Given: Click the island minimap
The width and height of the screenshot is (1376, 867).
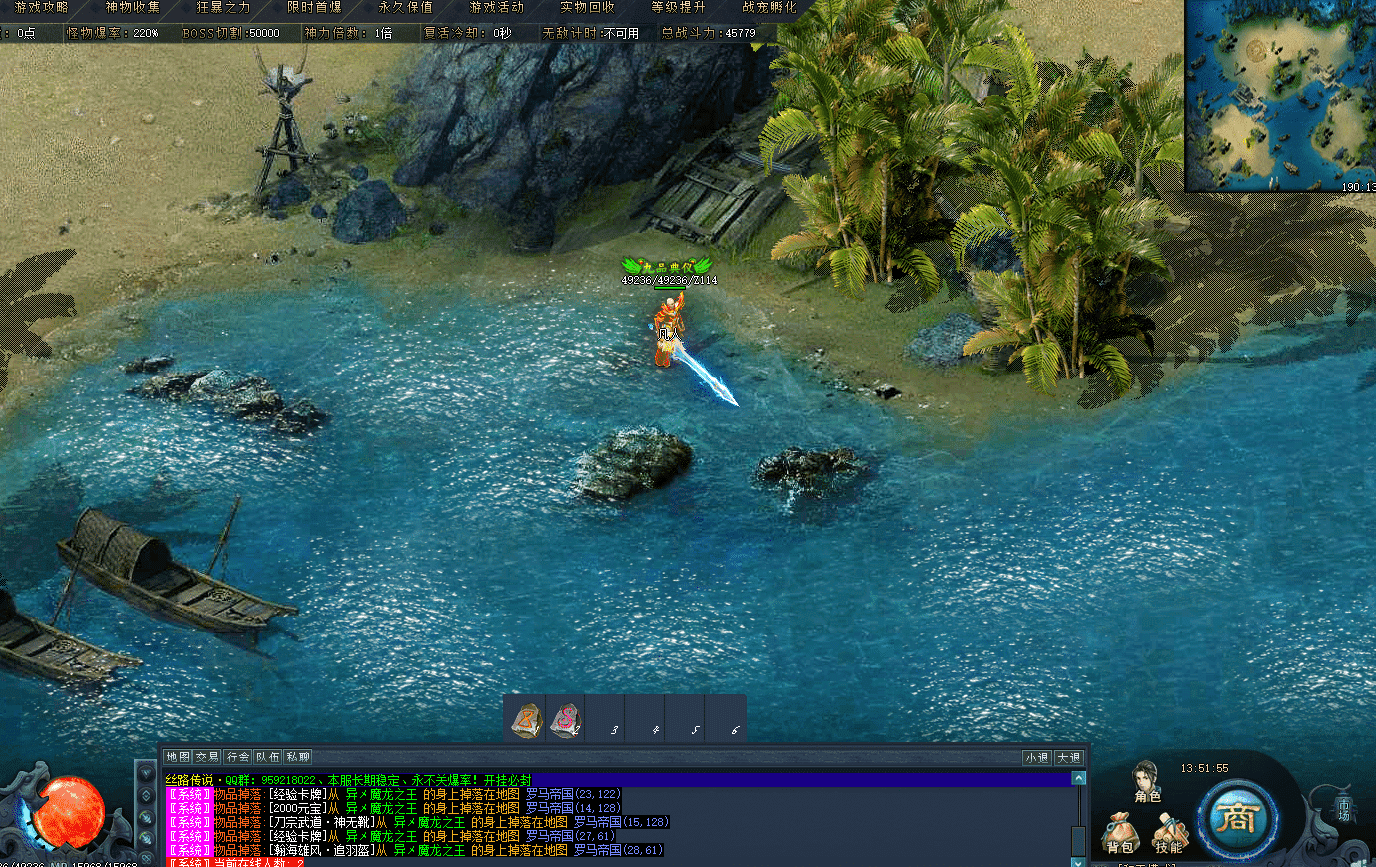Looking at the screenshot, I should (1280, 95).
